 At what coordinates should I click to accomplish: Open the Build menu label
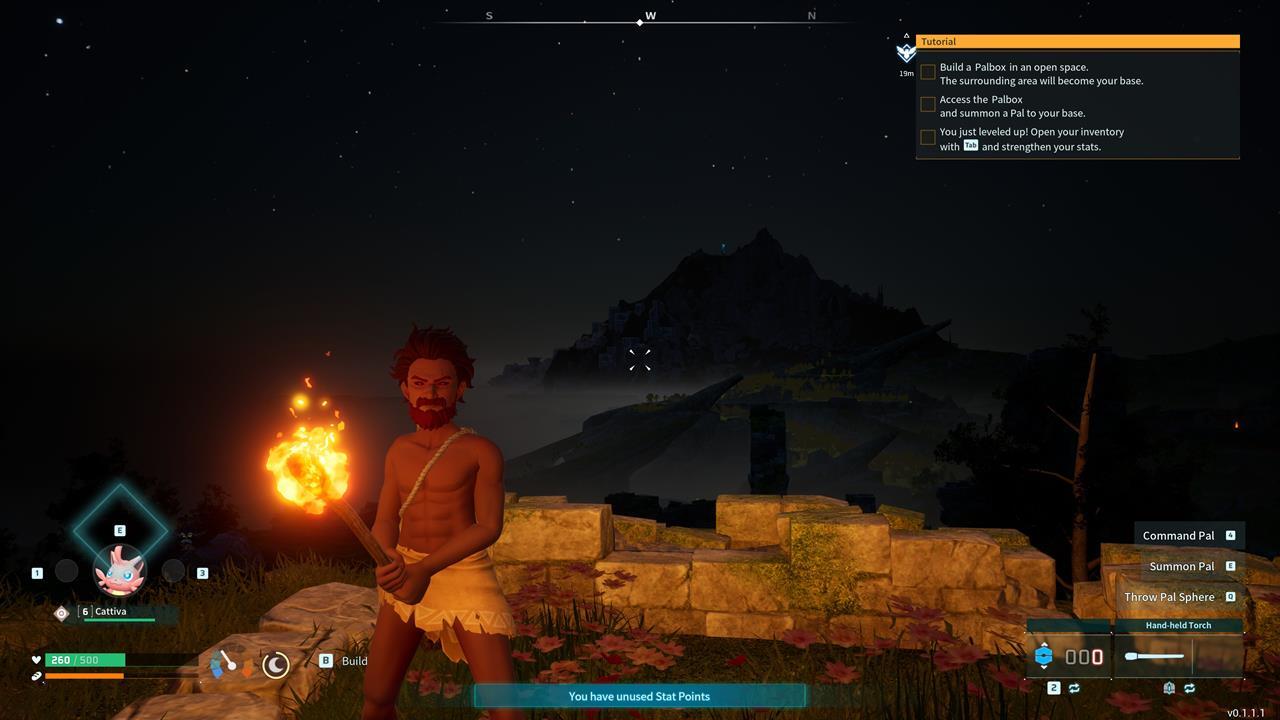coord(354,661)
